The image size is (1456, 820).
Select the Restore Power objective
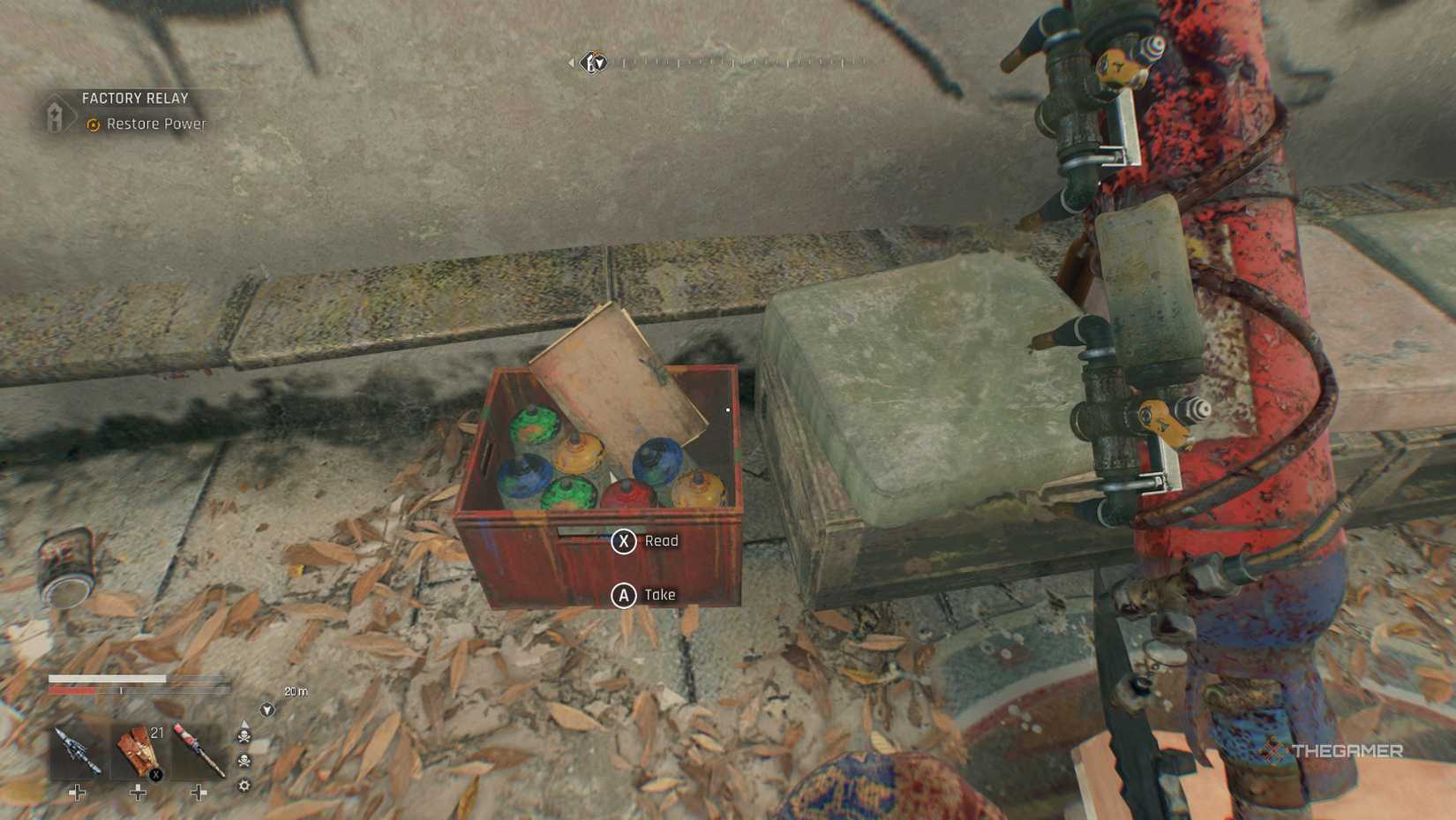coord(155,124)
